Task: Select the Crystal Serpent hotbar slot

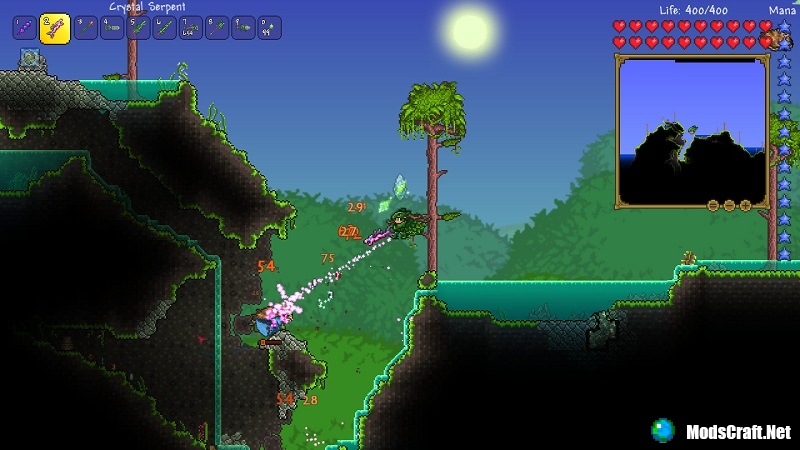Action: click(54, 28)
